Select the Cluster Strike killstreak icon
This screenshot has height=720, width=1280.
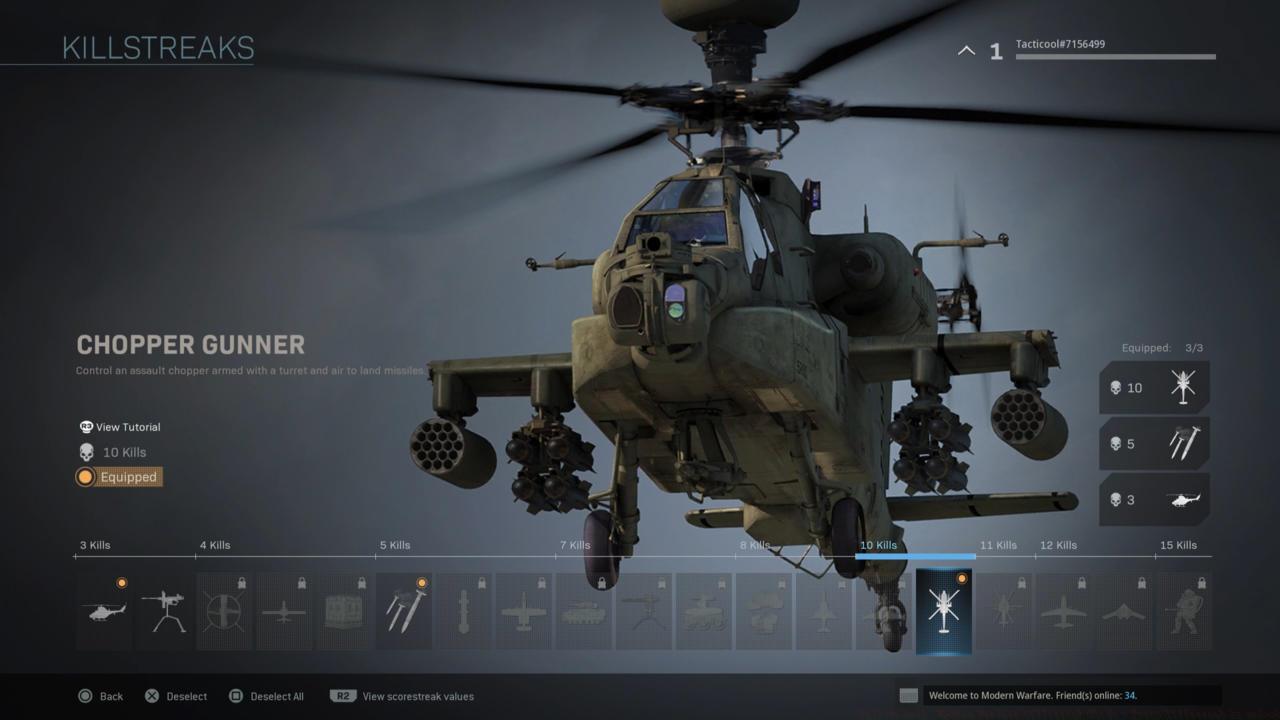point(404,610)
